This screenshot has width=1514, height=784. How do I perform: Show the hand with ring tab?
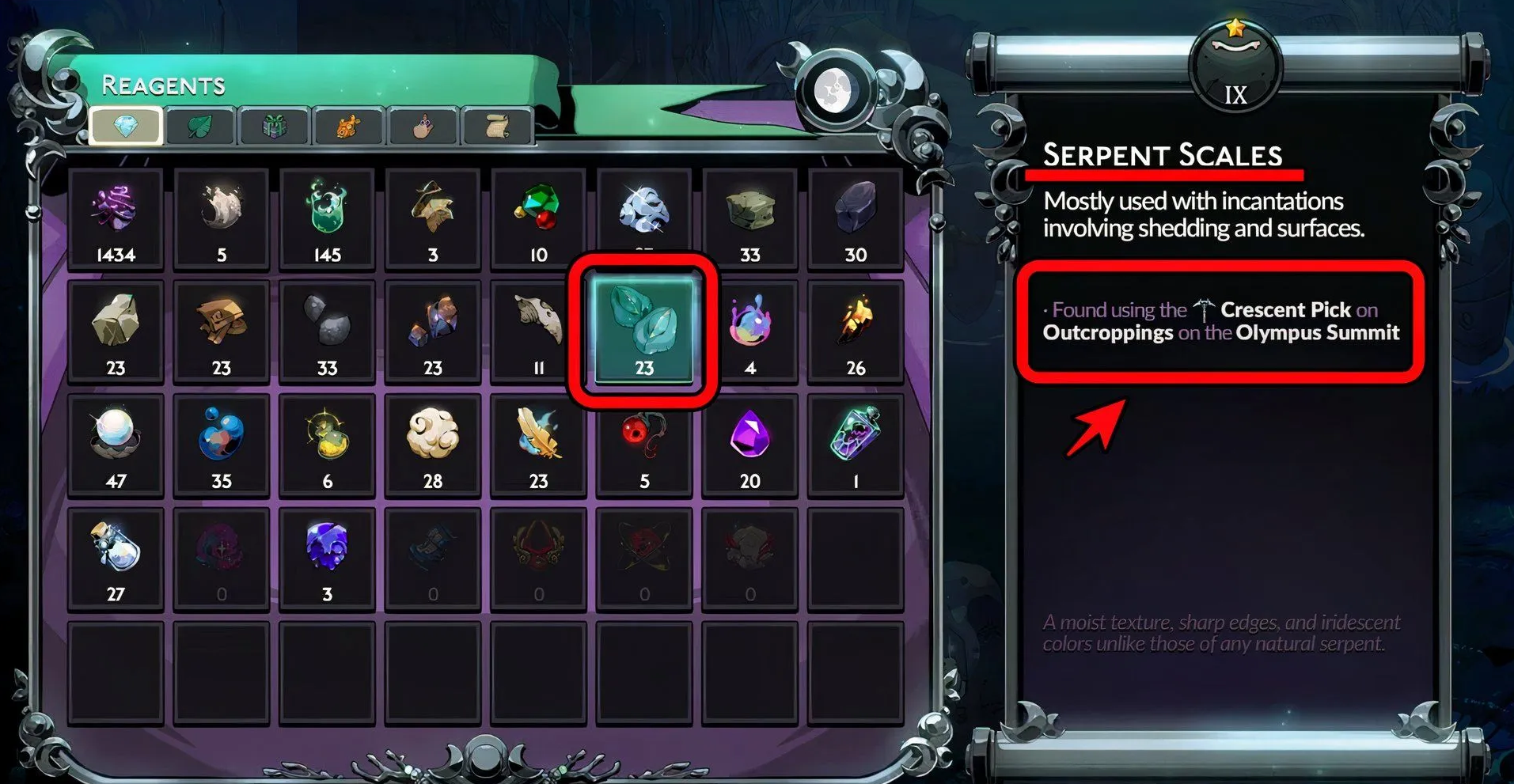point(423,127)
